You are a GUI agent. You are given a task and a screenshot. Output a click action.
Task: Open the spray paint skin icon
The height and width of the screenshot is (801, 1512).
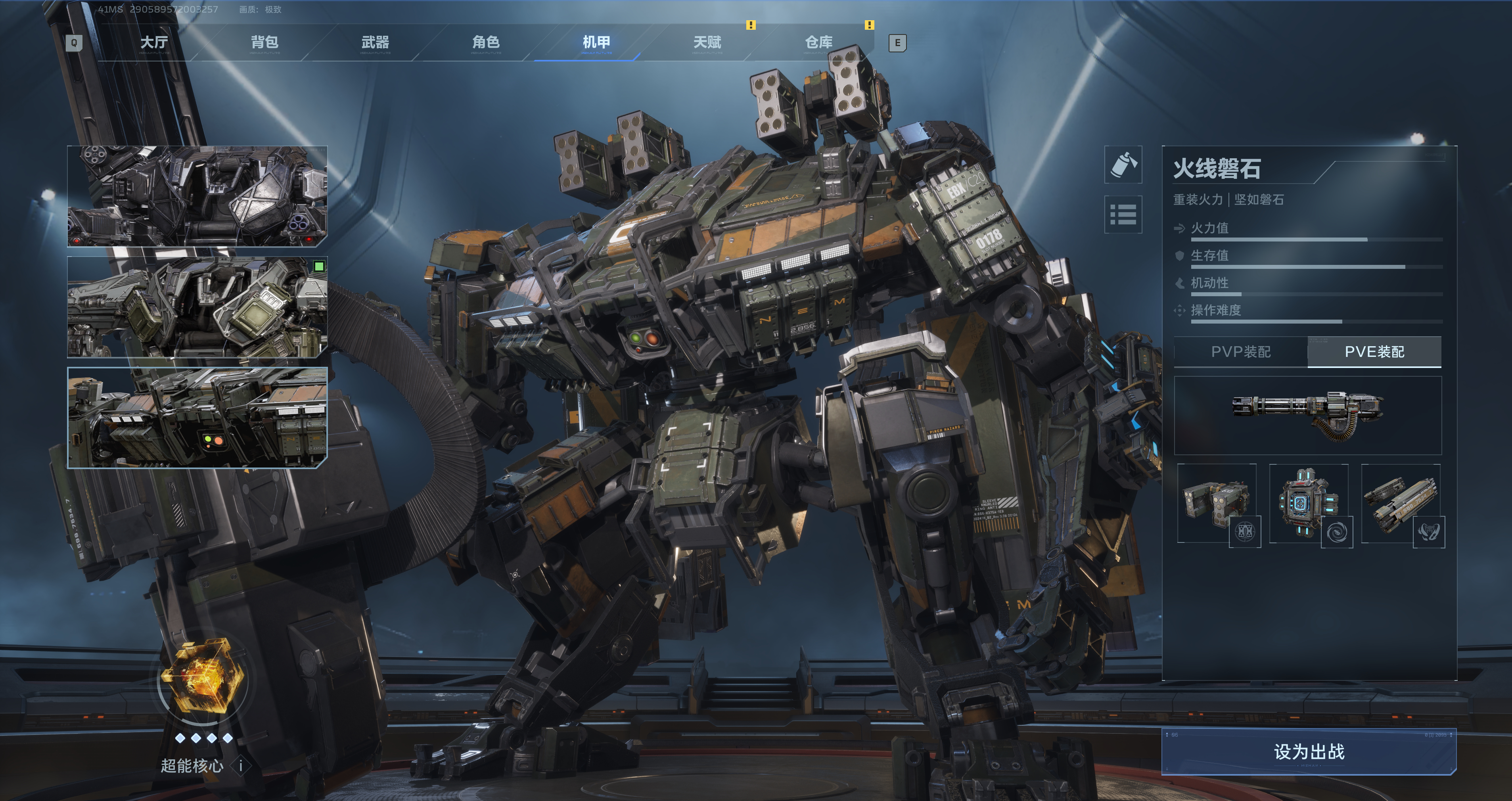(1123, 165)
